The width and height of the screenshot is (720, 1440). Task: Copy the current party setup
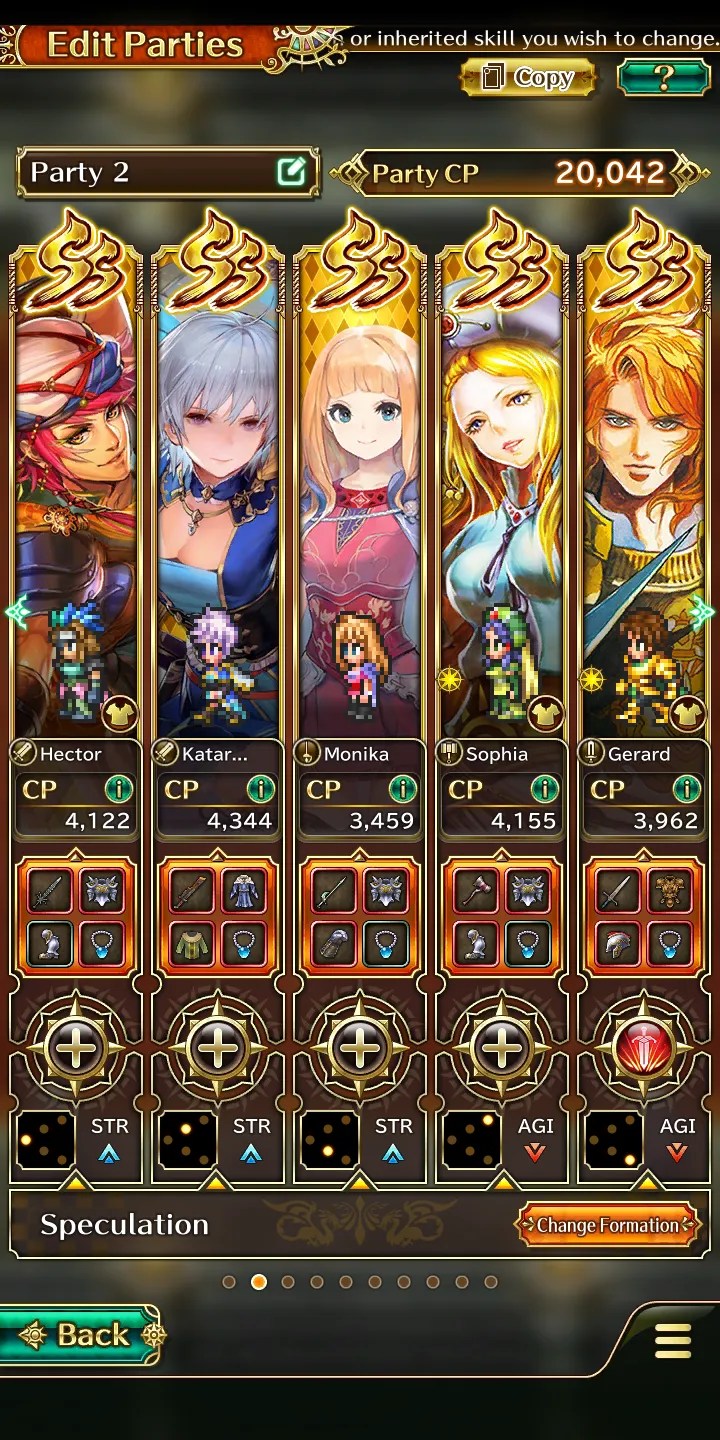click(528, 78)
